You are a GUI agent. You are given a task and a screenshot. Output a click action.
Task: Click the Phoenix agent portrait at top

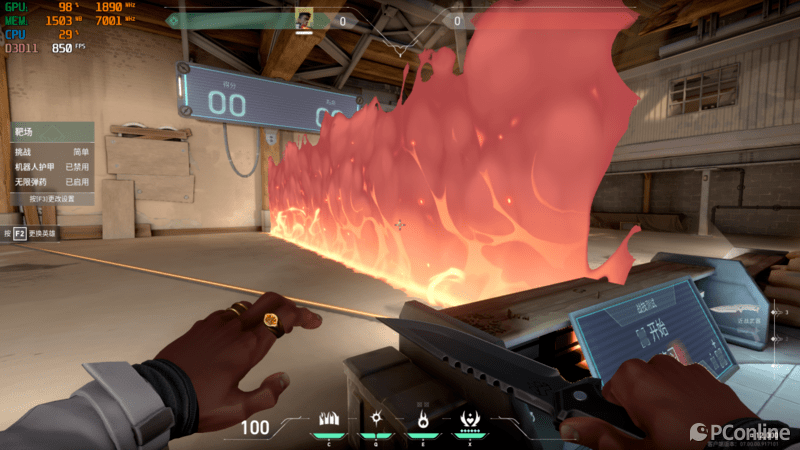304,19
